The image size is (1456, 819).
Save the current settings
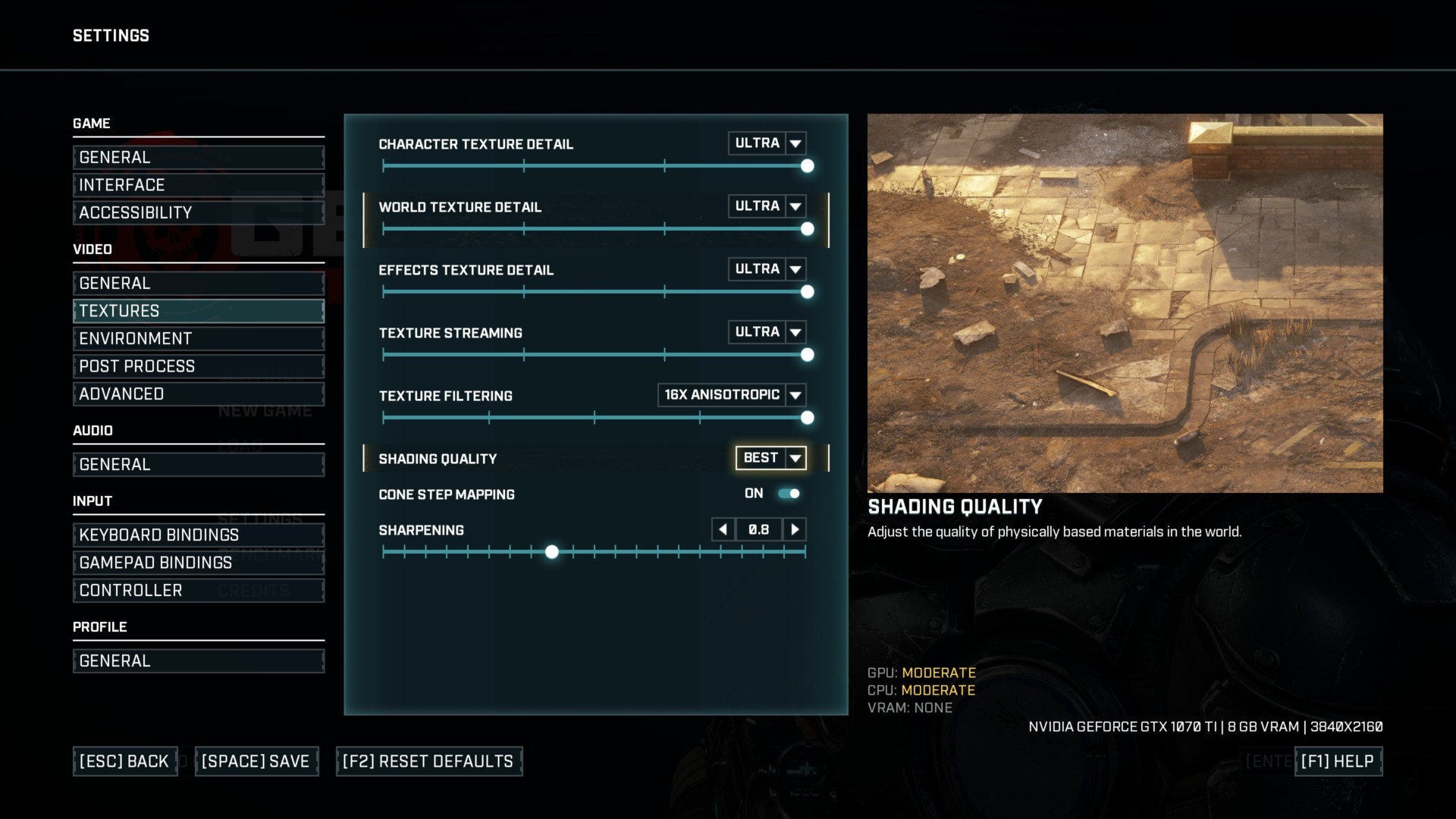click(256, 761)
